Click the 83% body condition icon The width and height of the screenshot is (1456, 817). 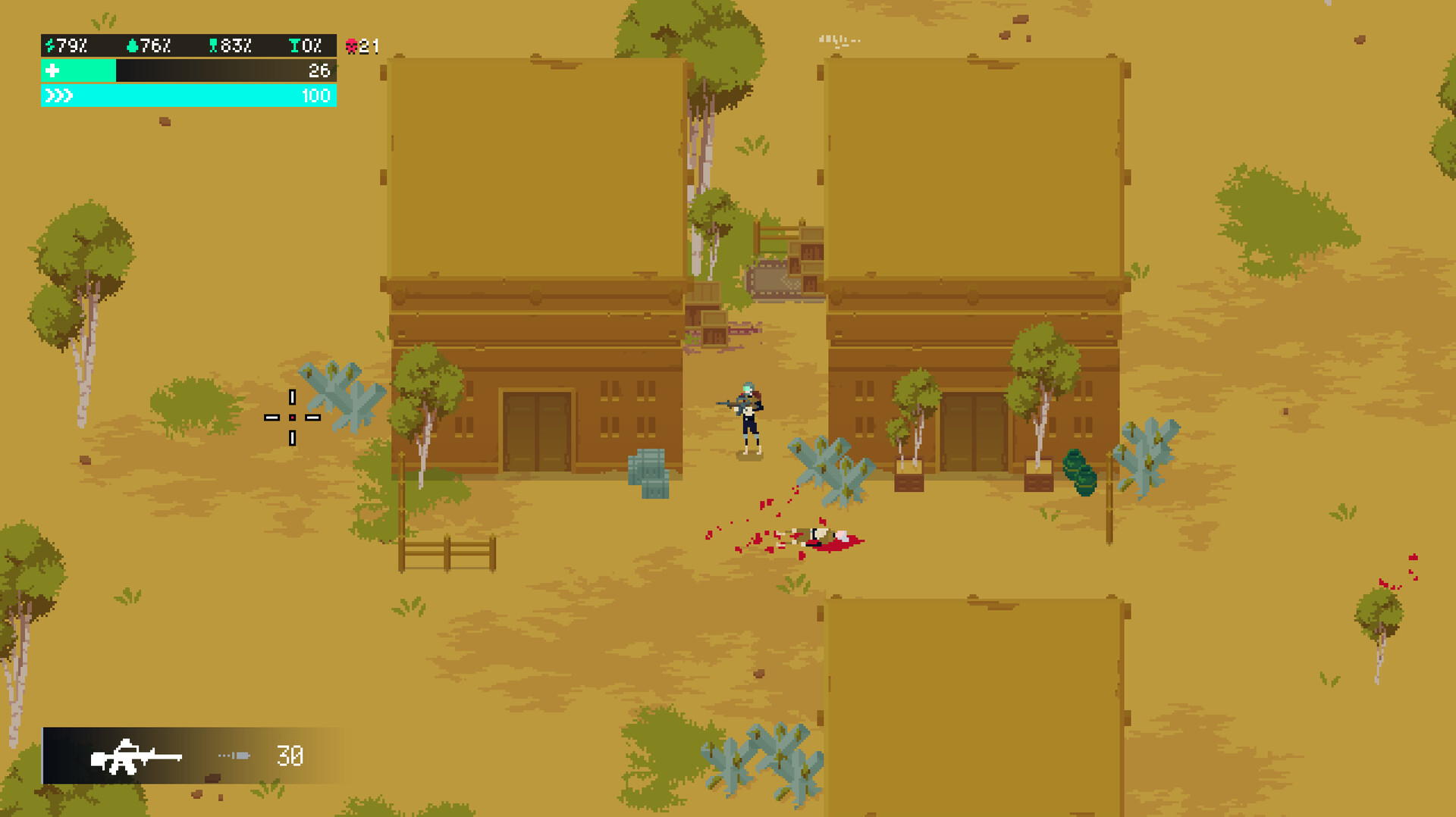[215, 45]
